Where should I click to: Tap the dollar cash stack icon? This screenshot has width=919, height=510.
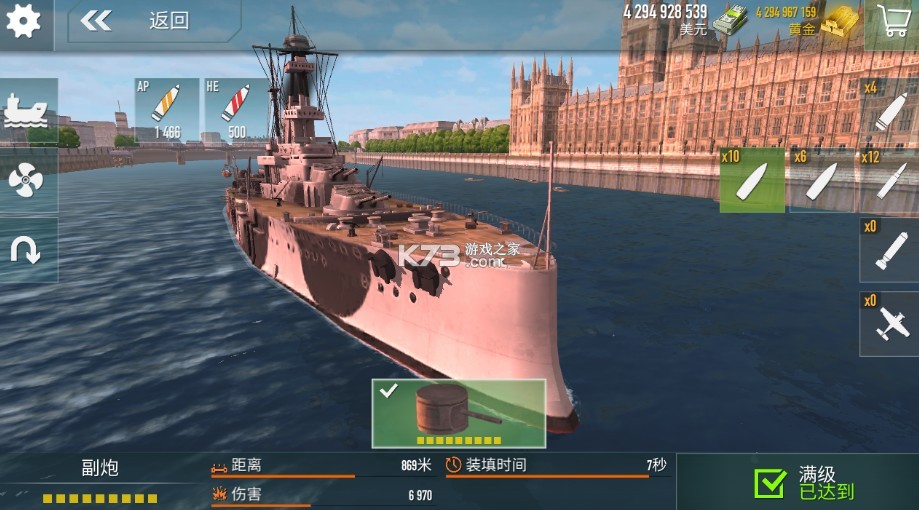[x=730, y=20]
